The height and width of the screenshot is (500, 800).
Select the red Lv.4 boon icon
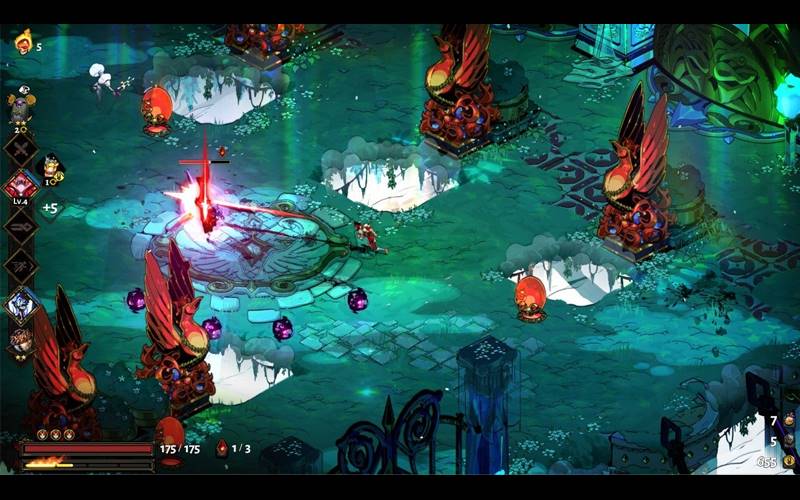(20, 185)
